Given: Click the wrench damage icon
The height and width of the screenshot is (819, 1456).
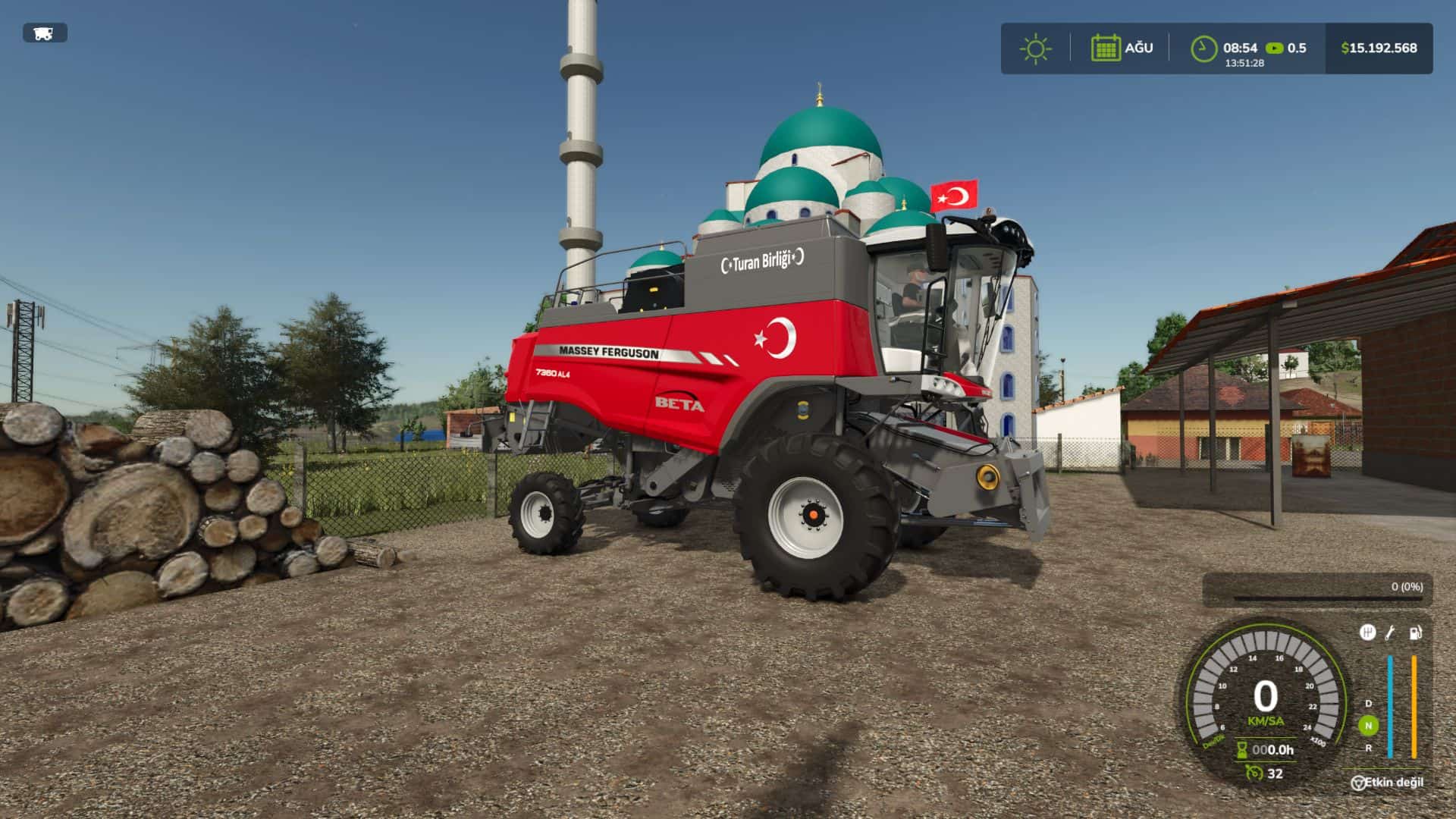Looking at the screenshot, I should pyautogui.click(x=1391, y=632).
